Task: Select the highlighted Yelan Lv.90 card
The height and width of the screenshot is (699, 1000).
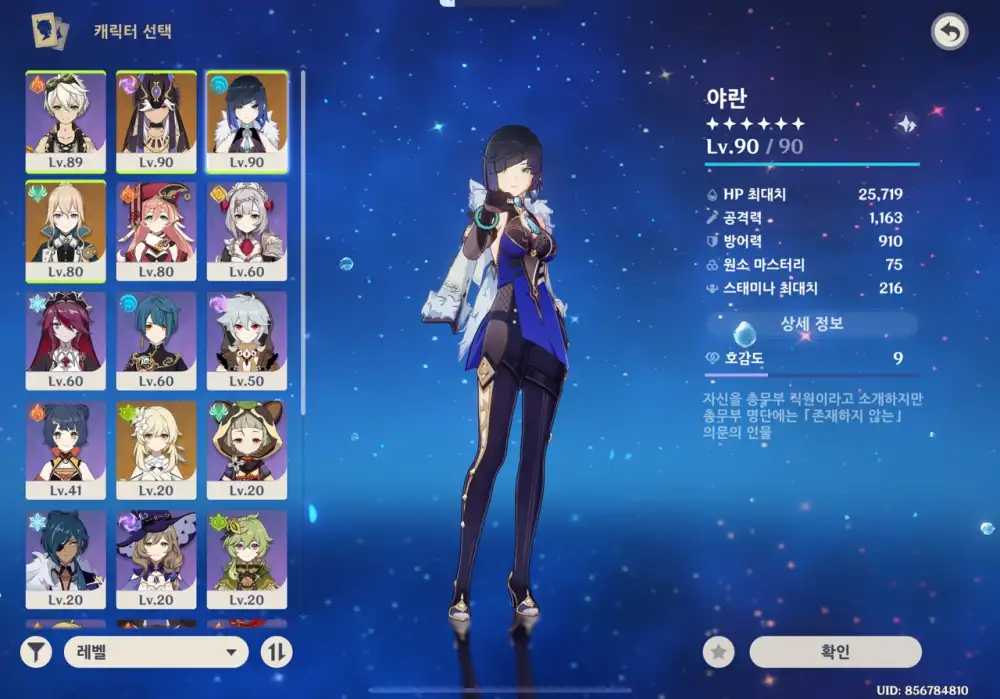Action: (247, 121)
